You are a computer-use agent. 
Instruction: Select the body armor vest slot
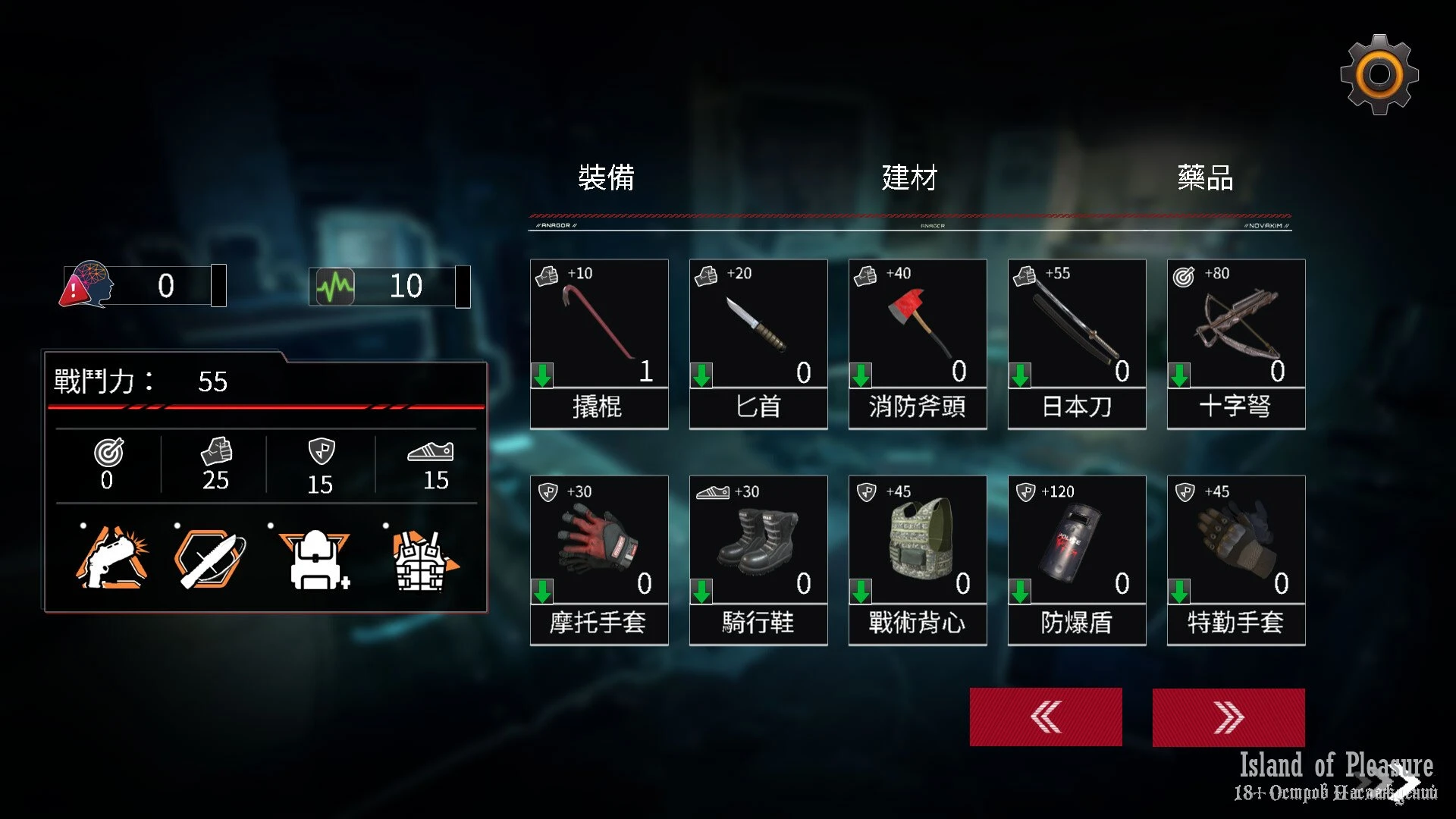421,560
